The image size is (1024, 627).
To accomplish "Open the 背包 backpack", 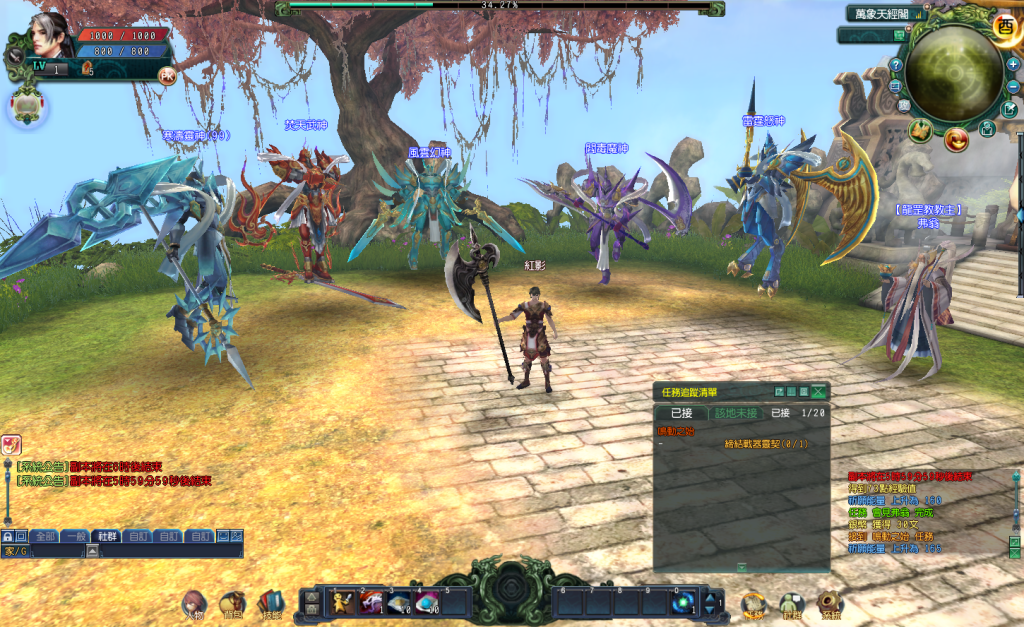I will (x=232, y=602).
